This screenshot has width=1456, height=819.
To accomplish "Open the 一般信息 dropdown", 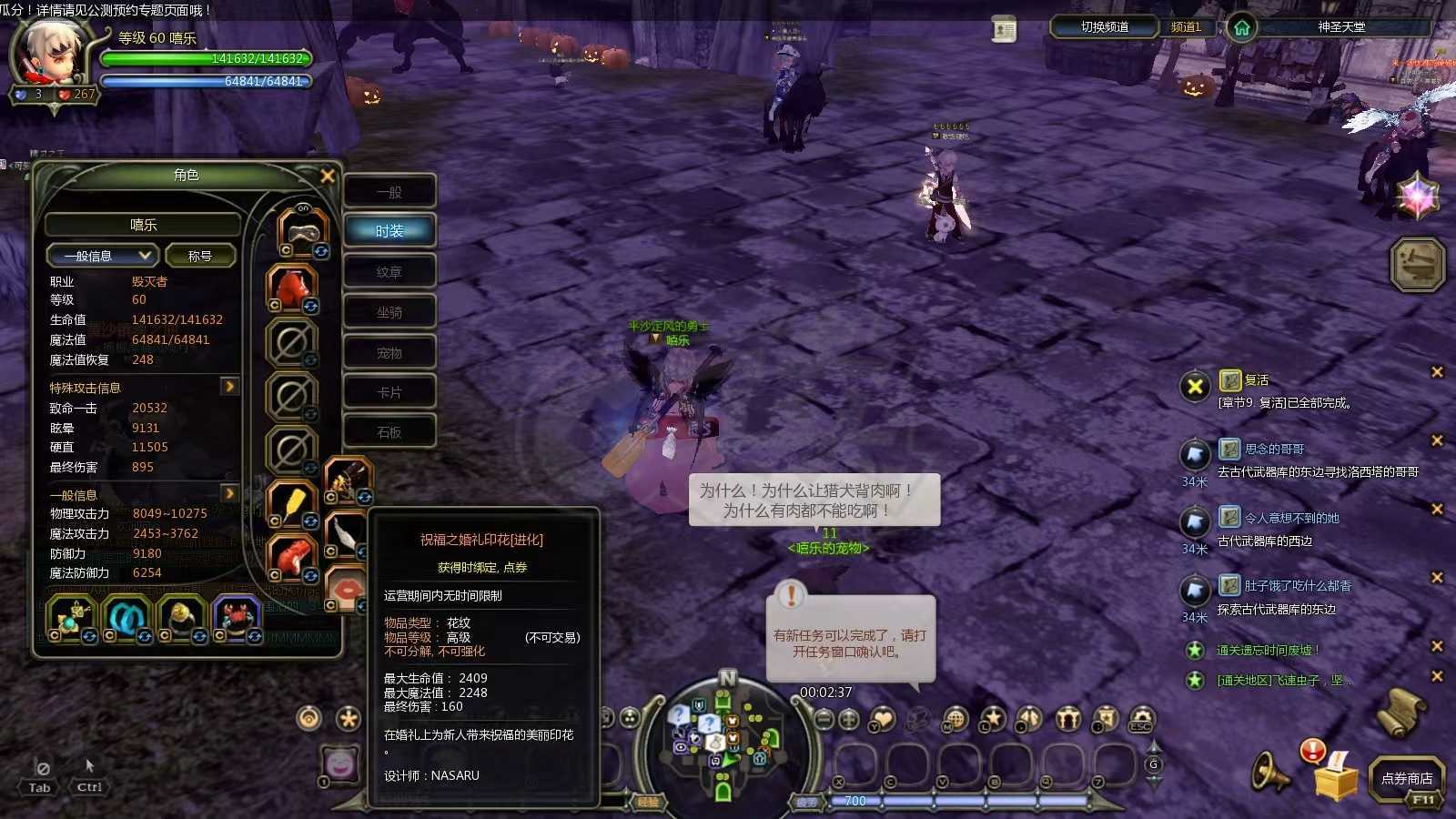I will tap(103, 256).
